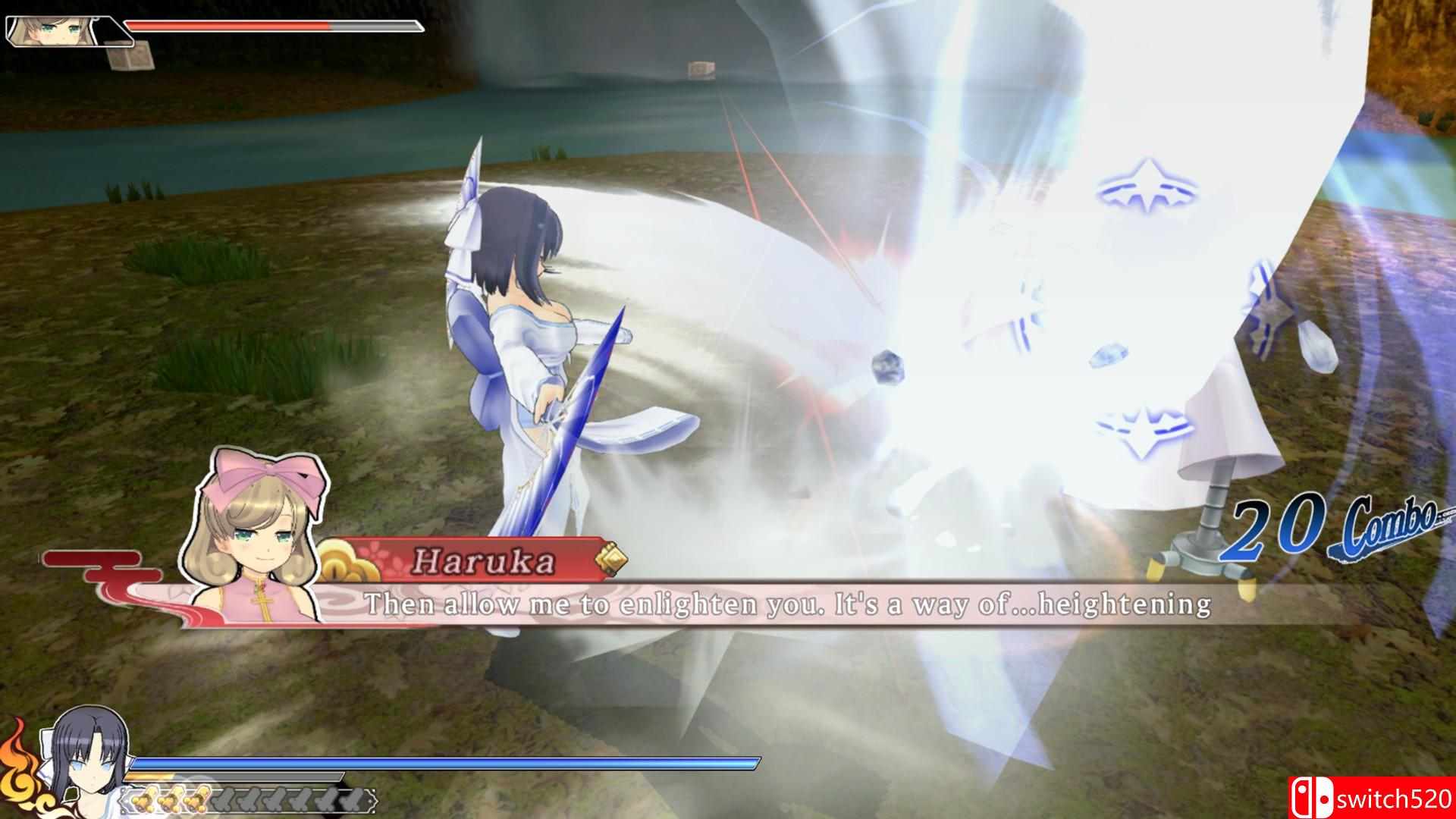The image size is (1456, 819).
Task: Click the golden flower ornament on the name banner
Action: [341, 561]
